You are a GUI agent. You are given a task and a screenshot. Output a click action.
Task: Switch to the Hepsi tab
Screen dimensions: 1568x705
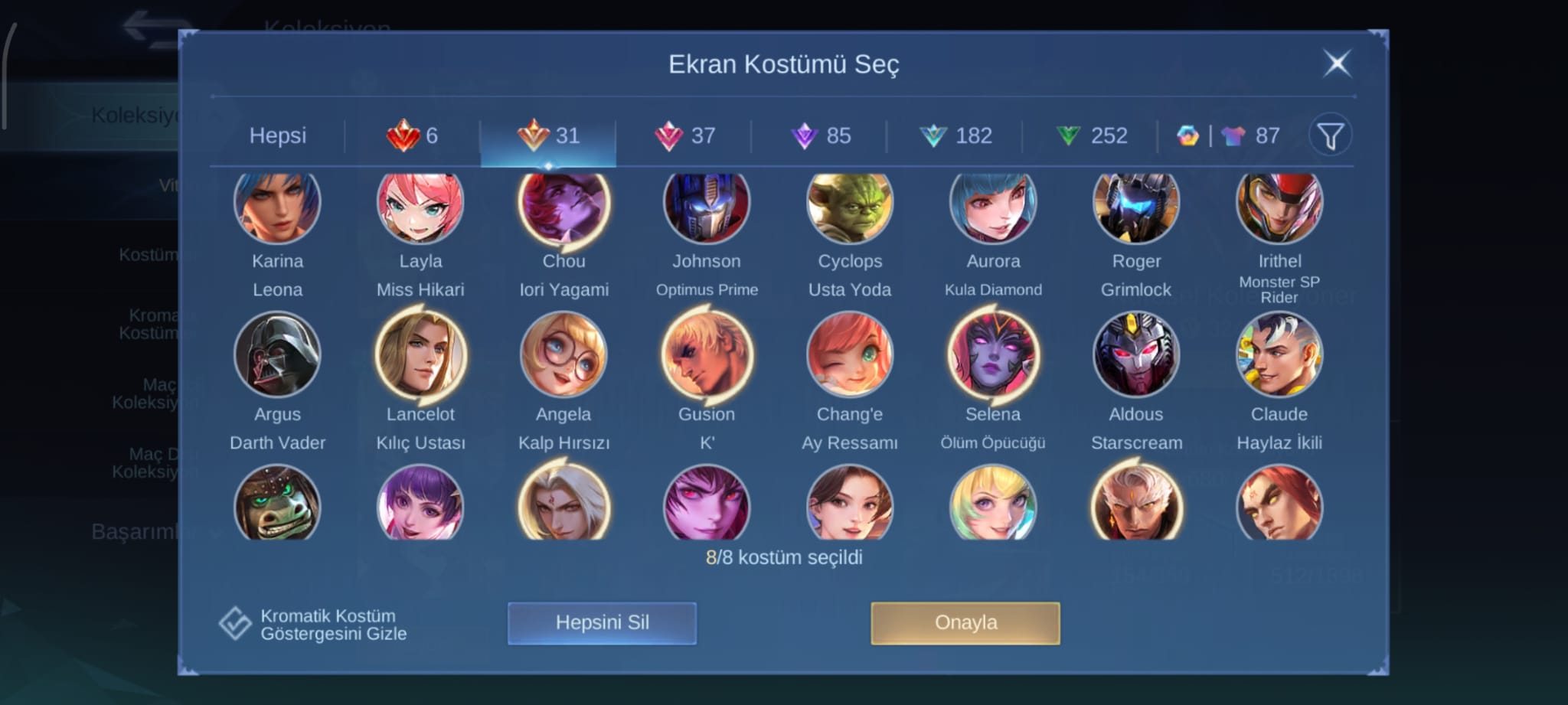pos(277,135)
